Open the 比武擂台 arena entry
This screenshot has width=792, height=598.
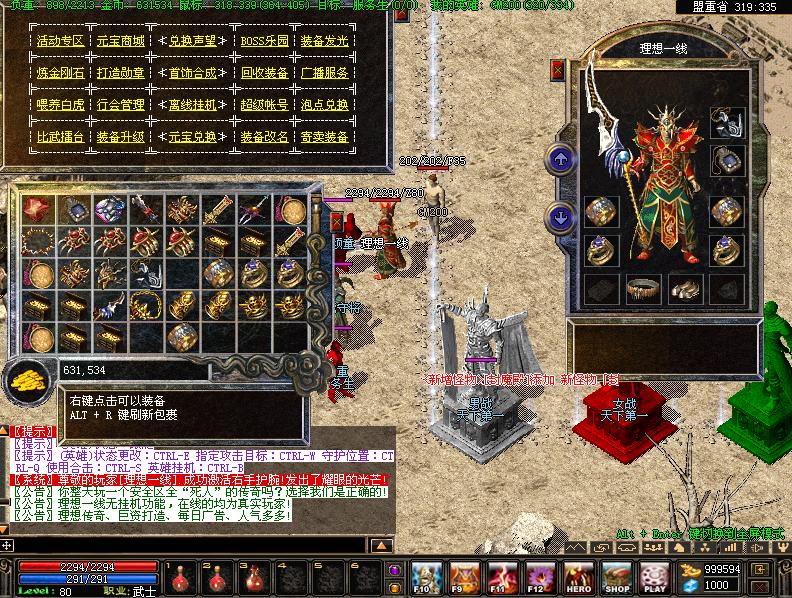point(60,137)
